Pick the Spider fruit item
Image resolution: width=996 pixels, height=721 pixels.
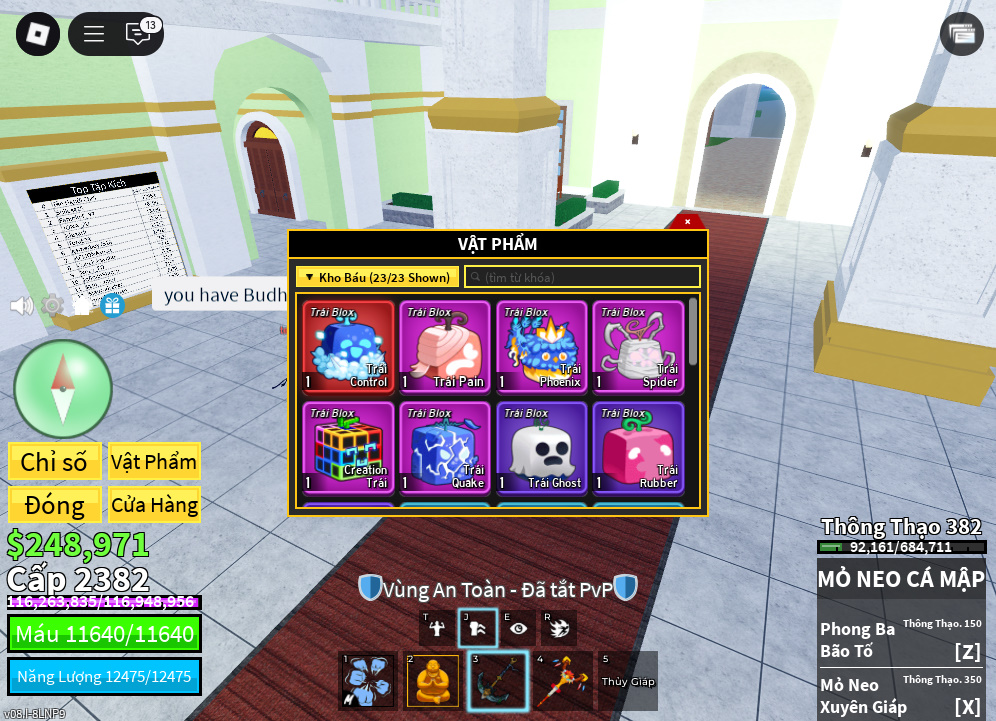pos(638,346)
